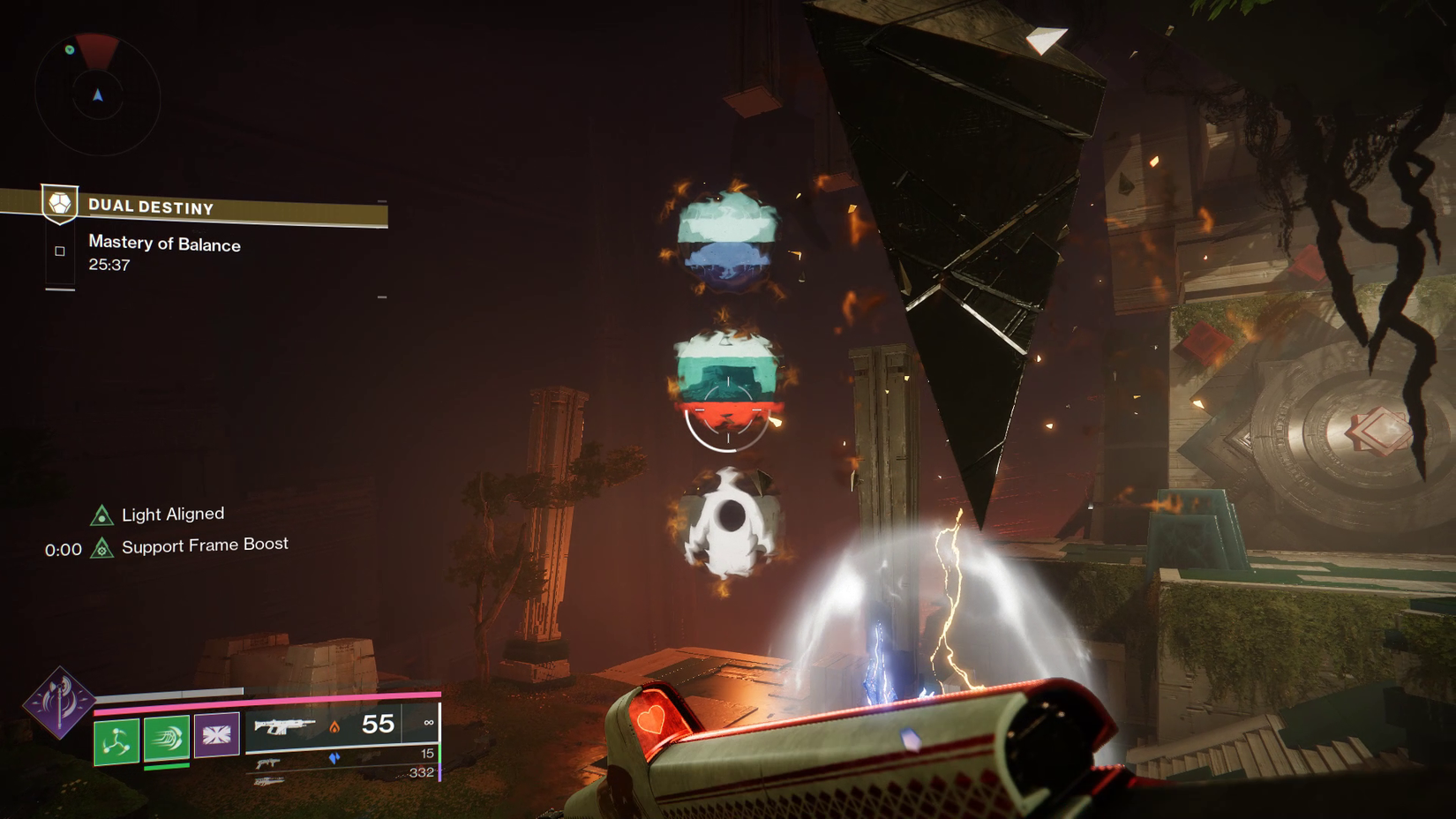Select the special ammo diamond icon

tap(334, 757)
